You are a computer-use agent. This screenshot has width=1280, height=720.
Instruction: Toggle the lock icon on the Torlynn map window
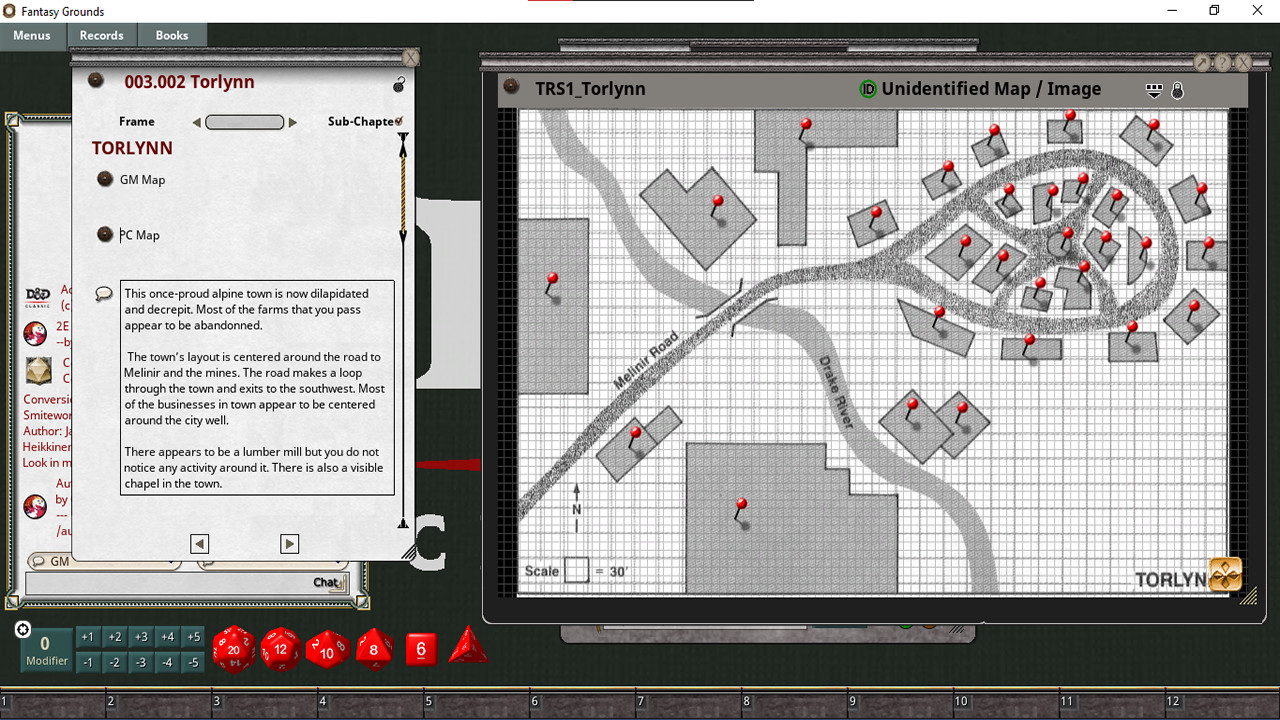[x=1177, y=90]
